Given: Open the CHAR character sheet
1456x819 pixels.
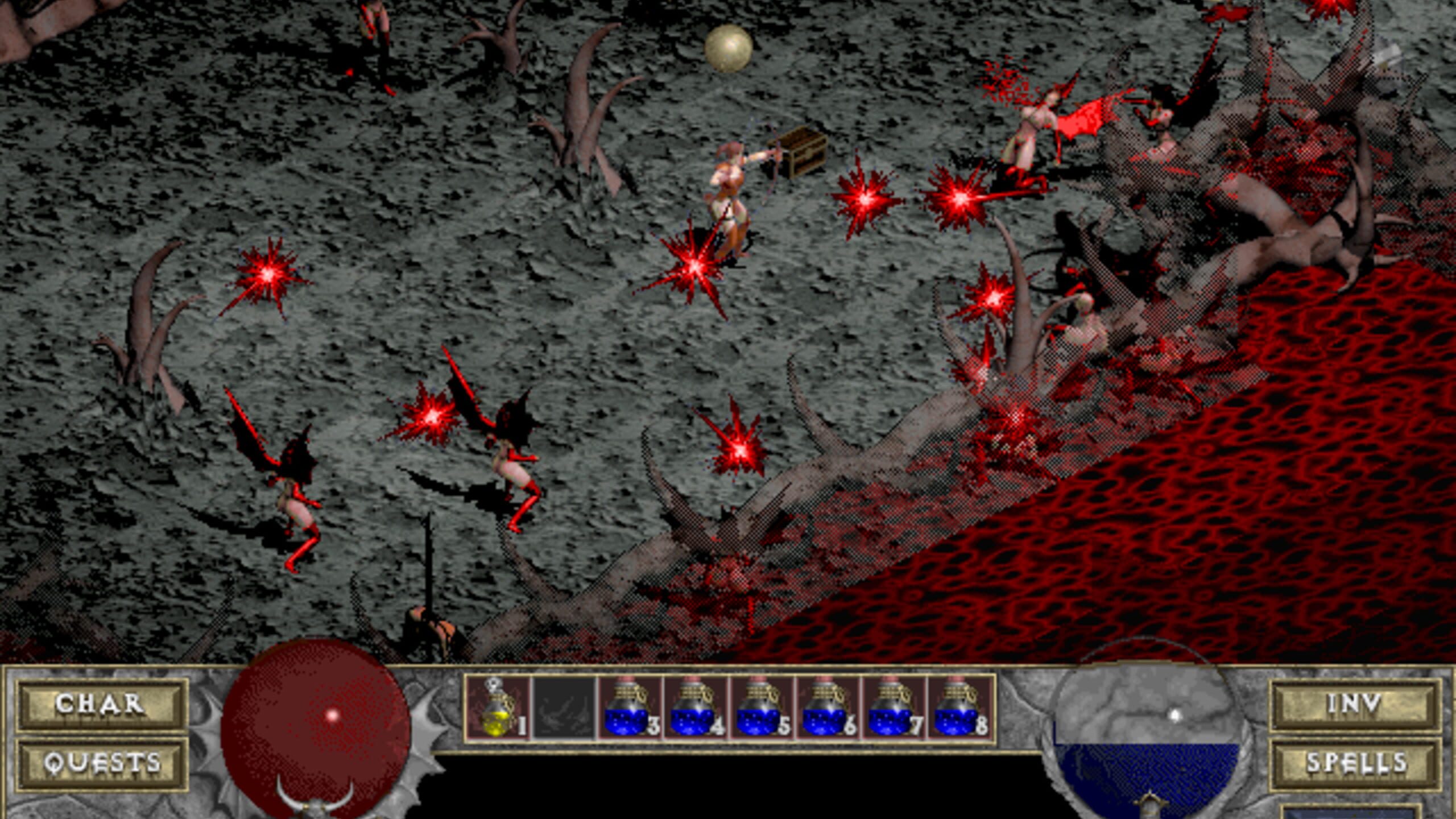Looking at the screenshot, I should (x=101, y=705).
